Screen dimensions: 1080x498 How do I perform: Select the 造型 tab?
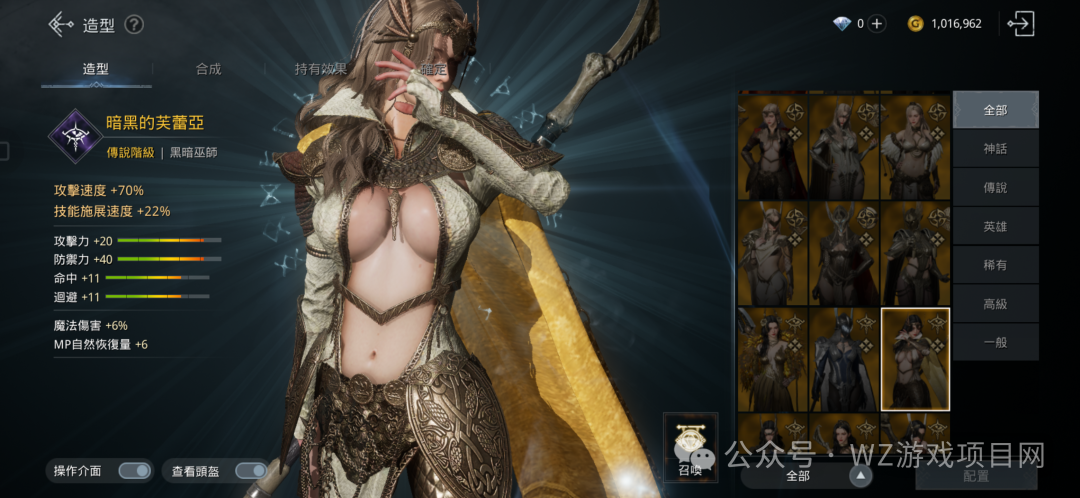[x=96, y=69]
